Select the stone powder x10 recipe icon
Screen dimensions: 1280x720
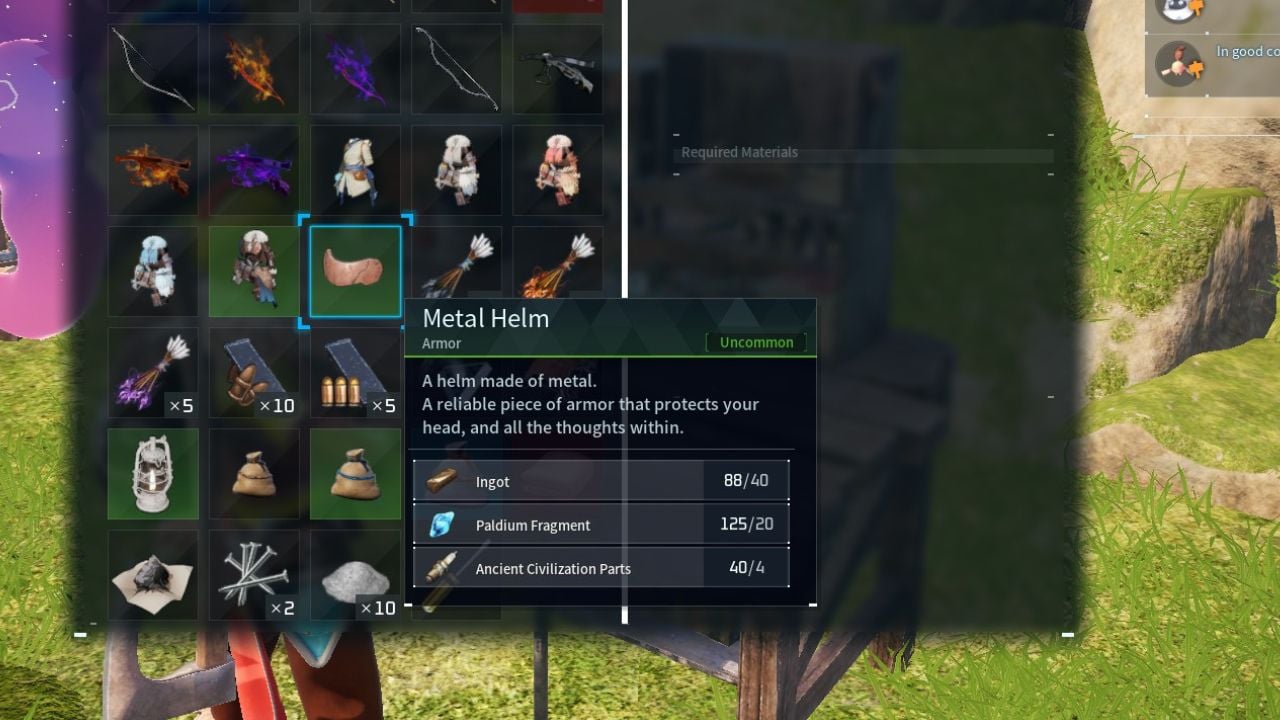(355, 573)
